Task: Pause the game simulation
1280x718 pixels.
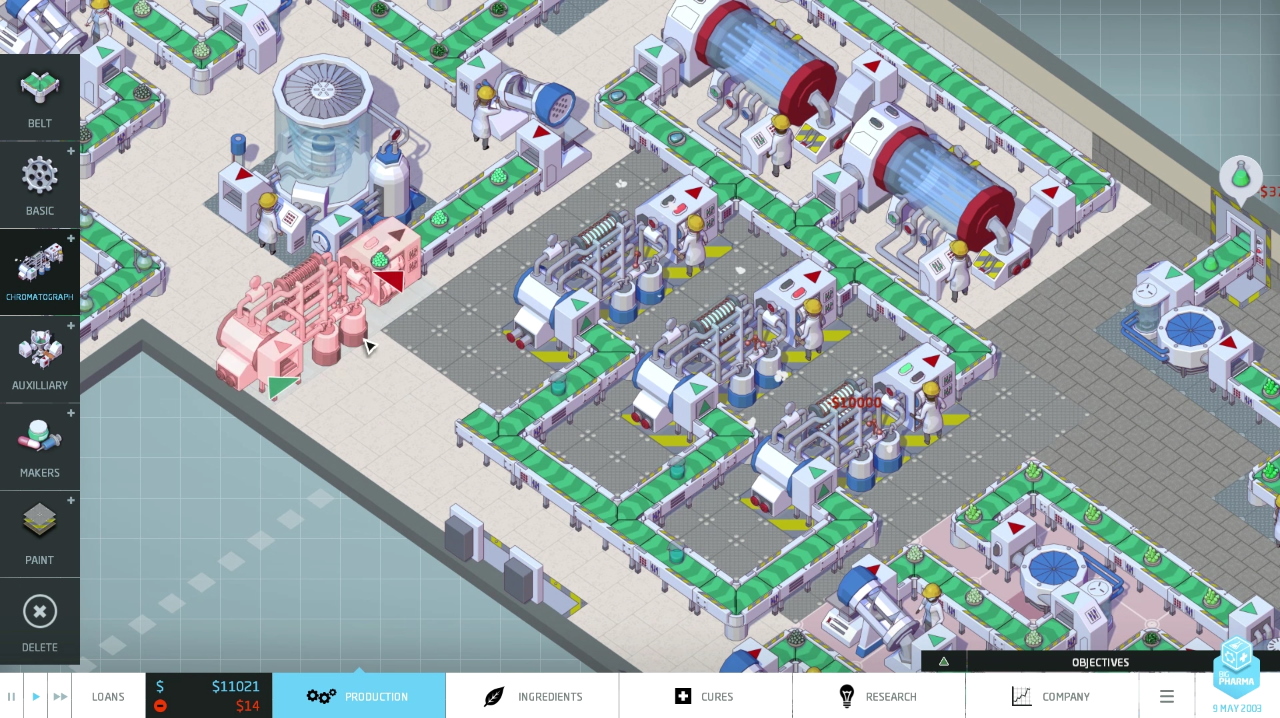Action: pyautogui.click(x=12, y=696)
